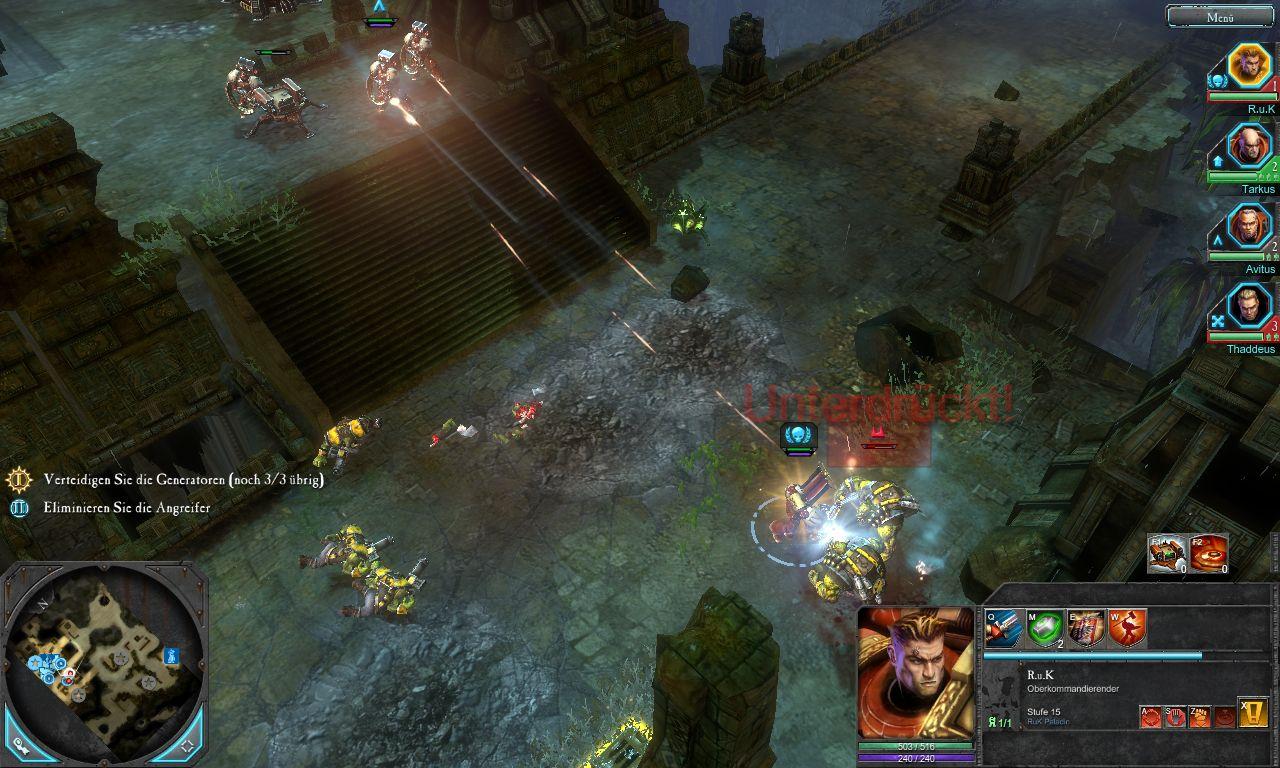Image resolution: width=1280 pixels, height=768 pixels.
Task: Open the Menü button
Action: click(x=1220, y=16)
